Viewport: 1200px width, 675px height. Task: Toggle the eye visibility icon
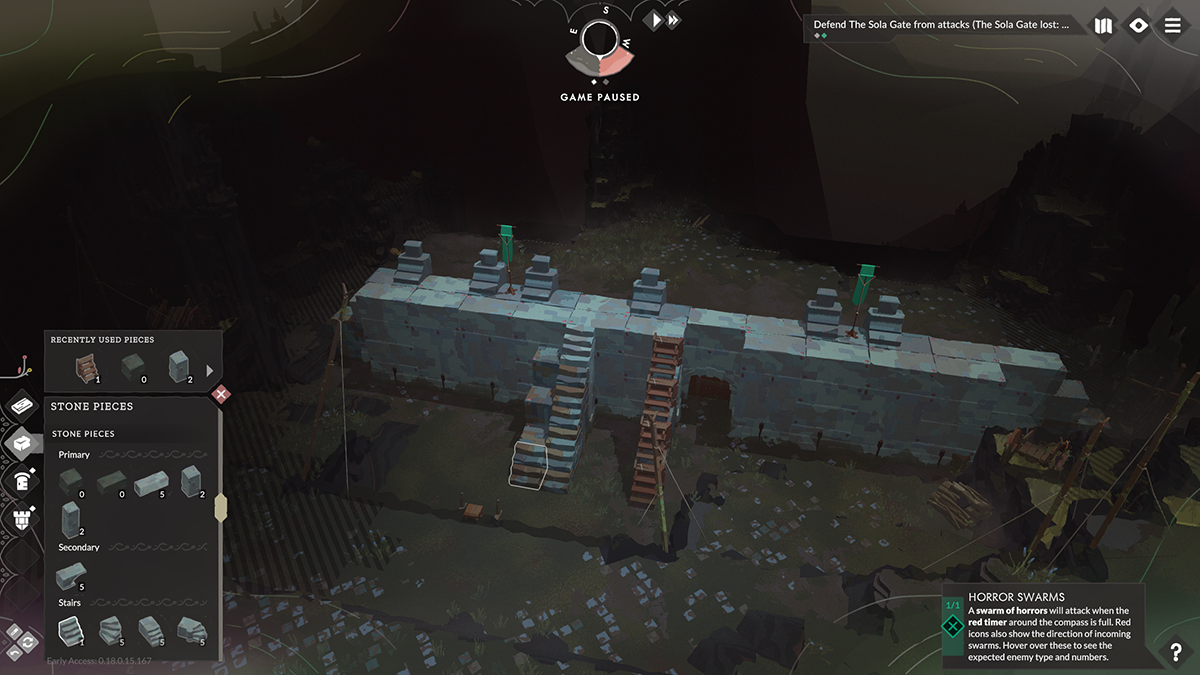click(x=1138, y=26)
